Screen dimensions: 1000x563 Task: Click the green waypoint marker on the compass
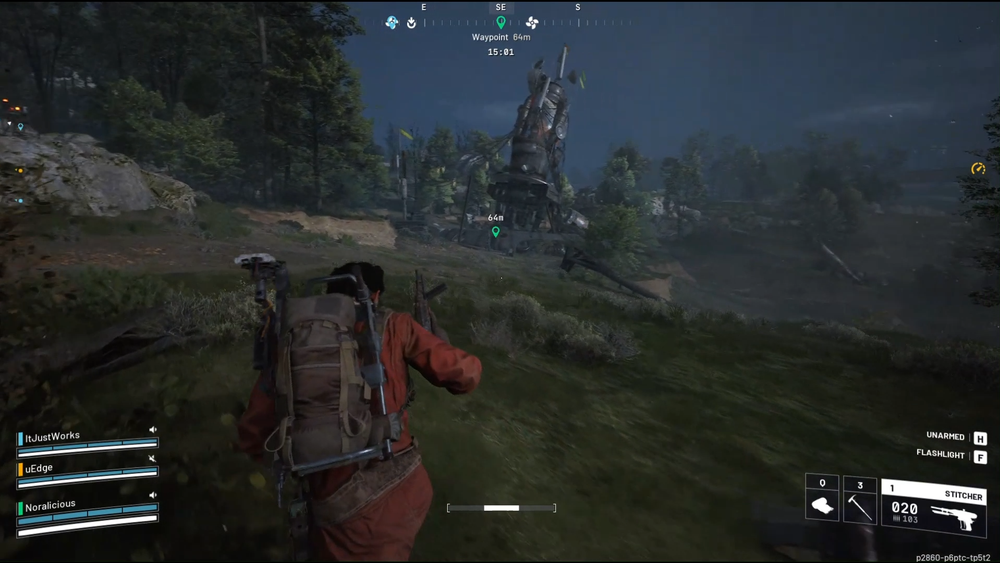[501, 22]
